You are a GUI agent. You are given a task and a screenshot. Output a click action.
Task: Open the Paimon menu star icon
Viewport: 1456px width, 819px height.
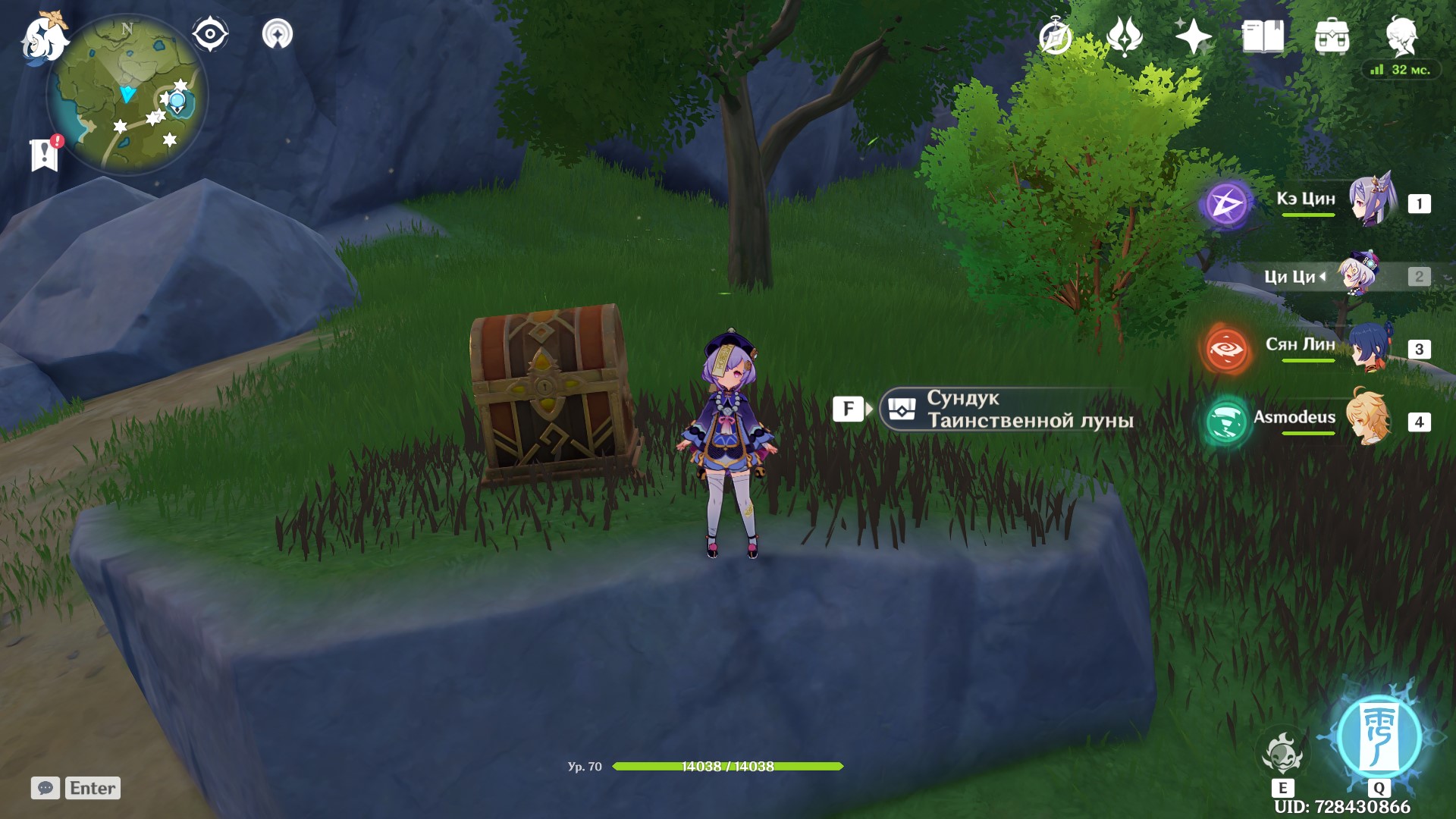click(x=1193, y=33)
